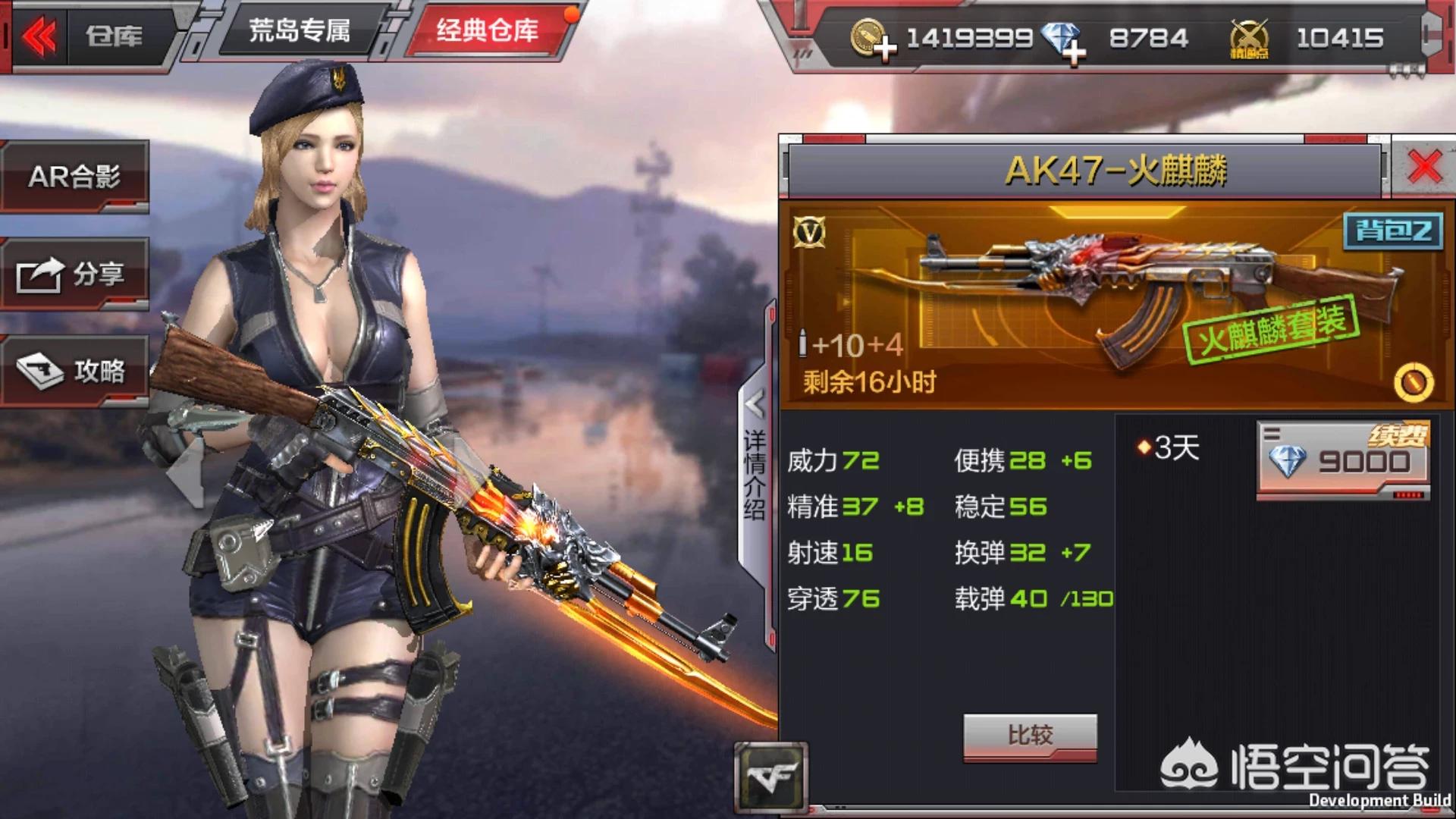The width and height of the screenshot is (1456, 819).
Task: Close the AK47-火麒麟 weapon panel
Action: (1423, 167)
